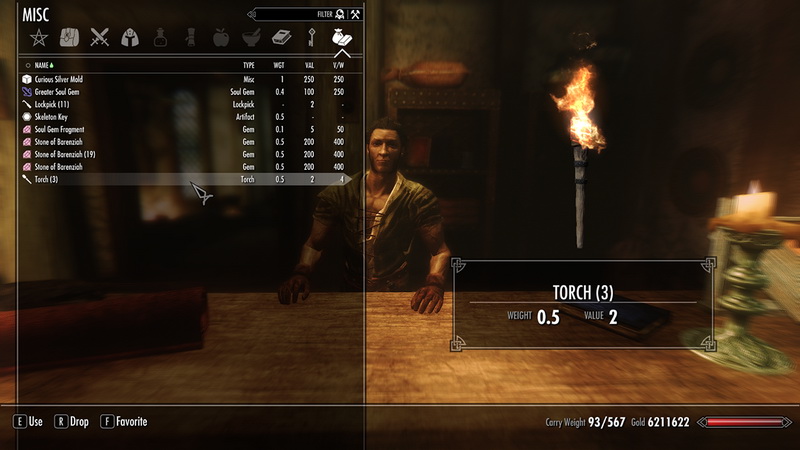Pick the Skeleton Key entry
Screen dimensions: 800x450
pyautogui.click(x=55, y=117)
